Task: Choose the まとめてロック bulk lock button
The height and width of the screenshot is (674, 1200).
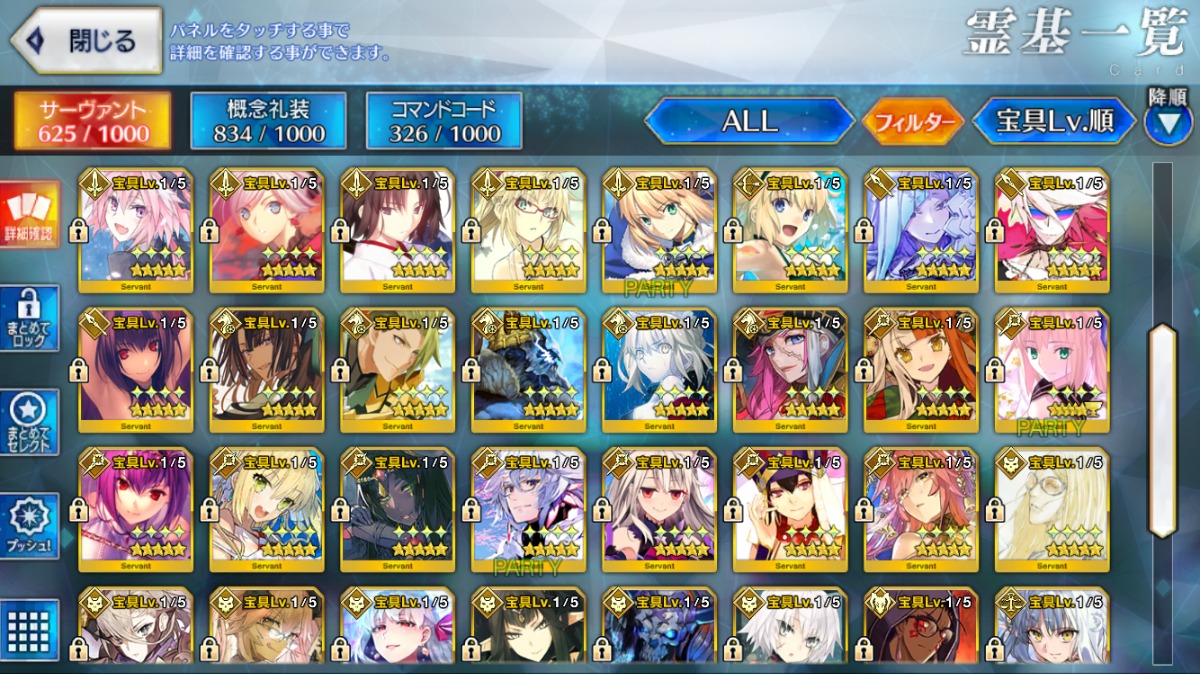Action: coord(30,318)
